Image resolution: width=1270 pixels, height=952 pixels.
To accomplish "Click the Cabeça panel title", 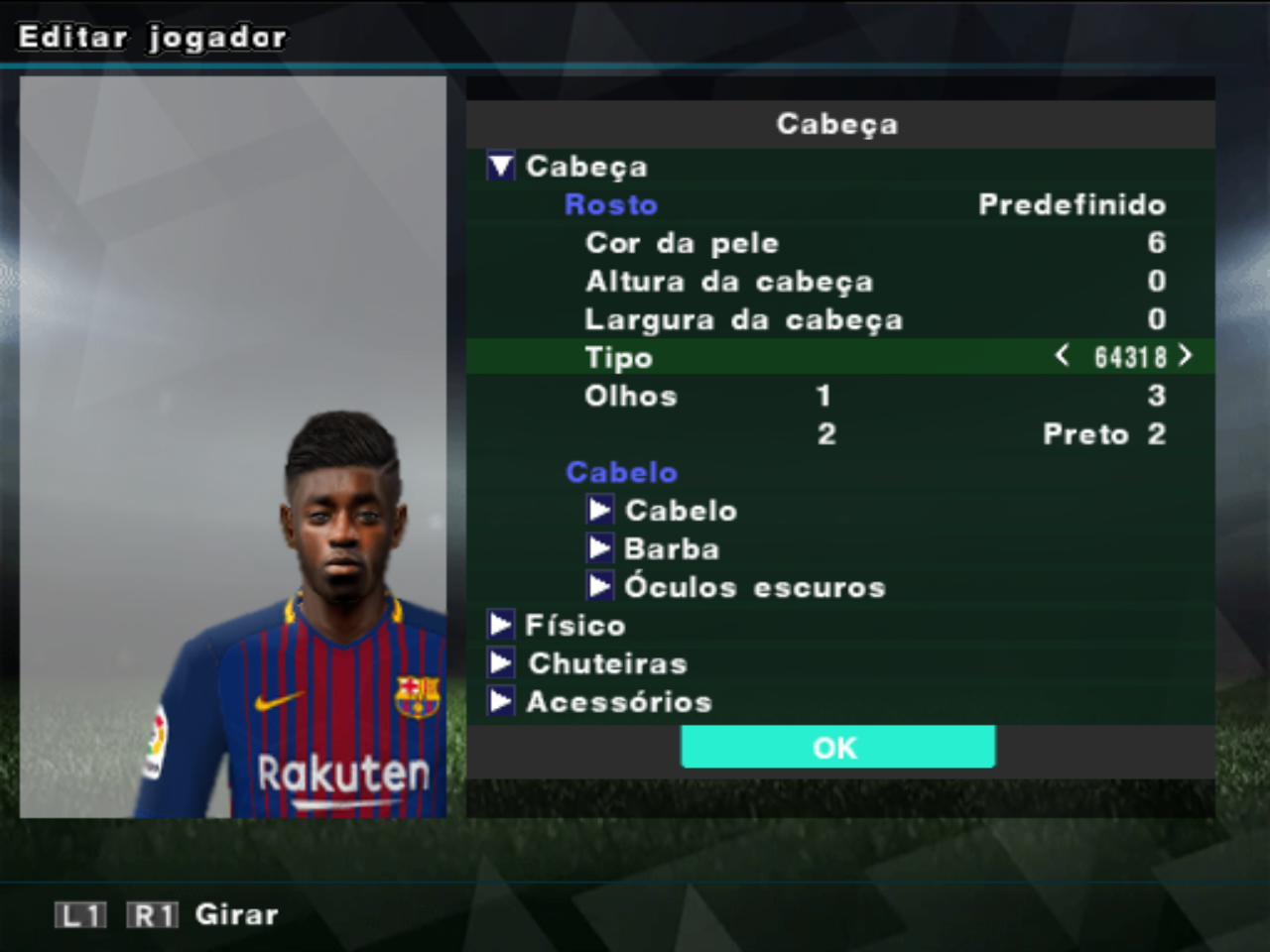I will tap(838, 124).
